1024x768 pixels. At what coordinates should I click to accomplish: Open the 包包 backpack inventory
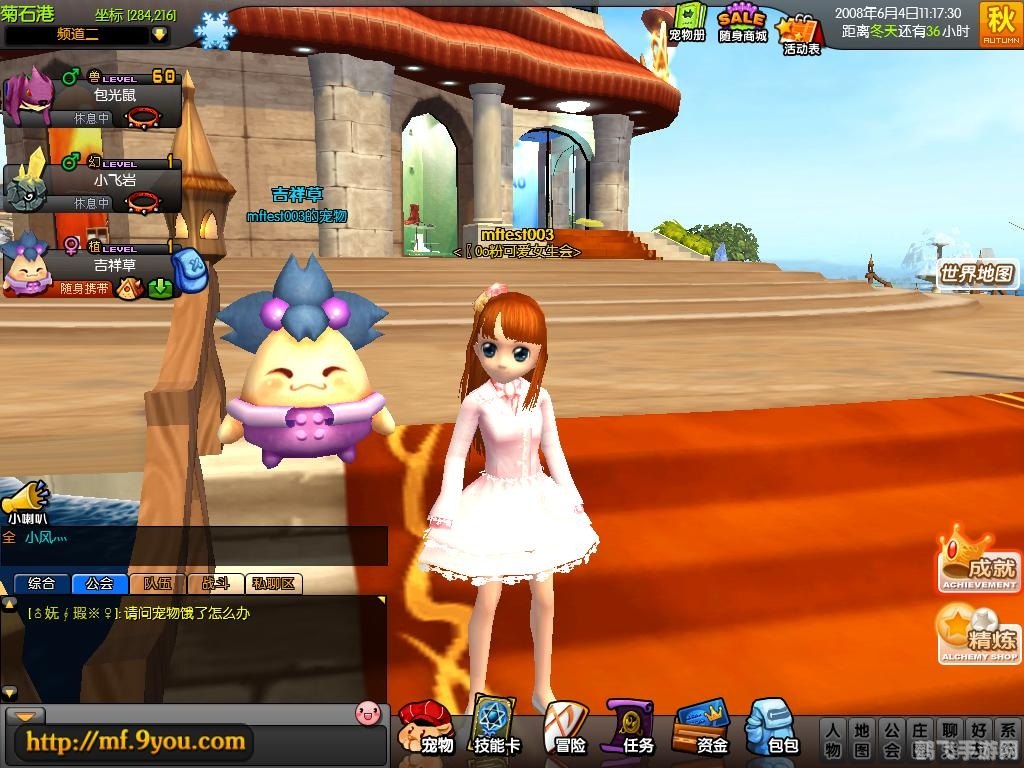click(772, 727)
